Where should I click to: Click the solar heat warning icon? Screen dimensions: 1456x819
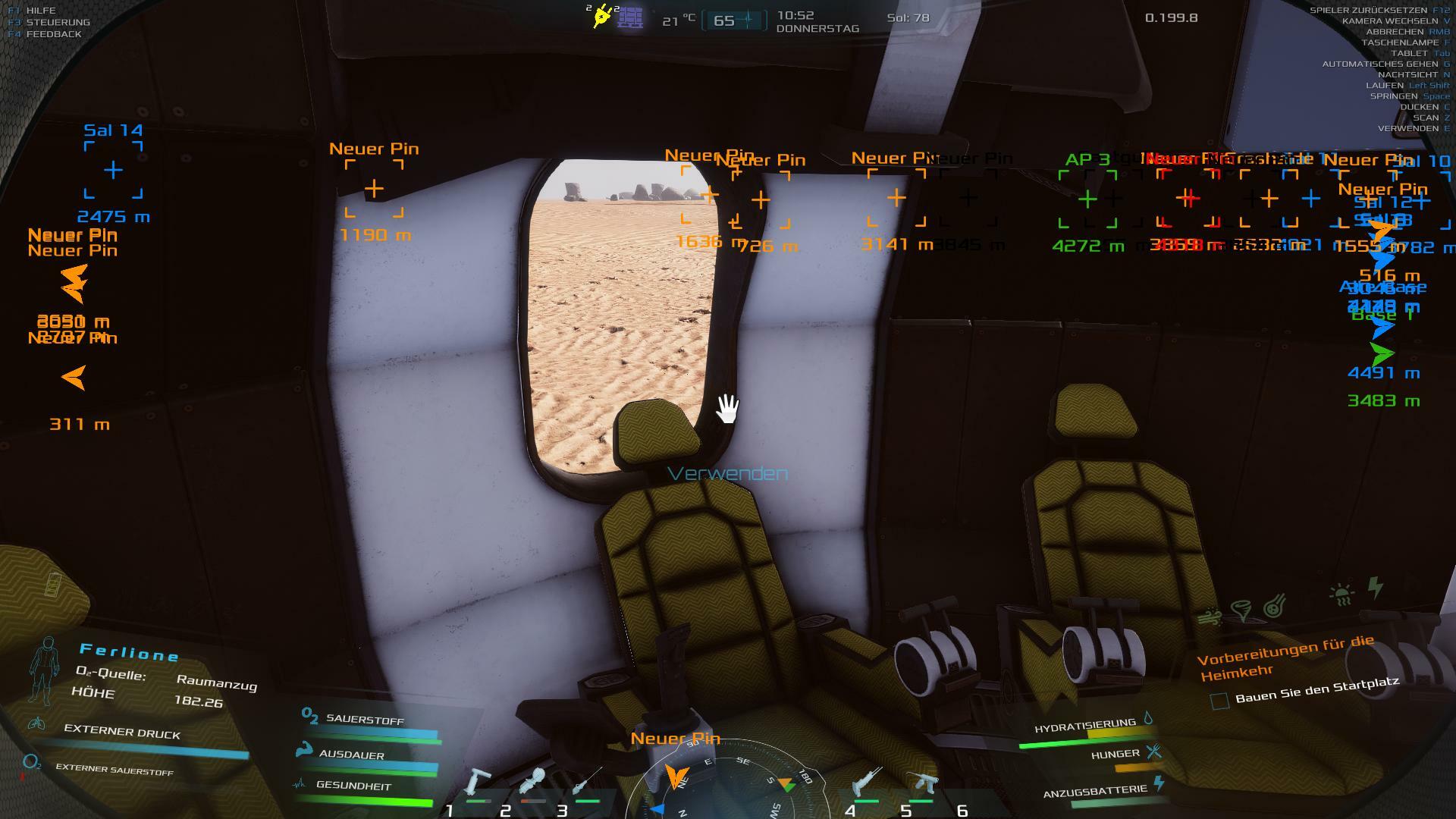point(1341,594)
